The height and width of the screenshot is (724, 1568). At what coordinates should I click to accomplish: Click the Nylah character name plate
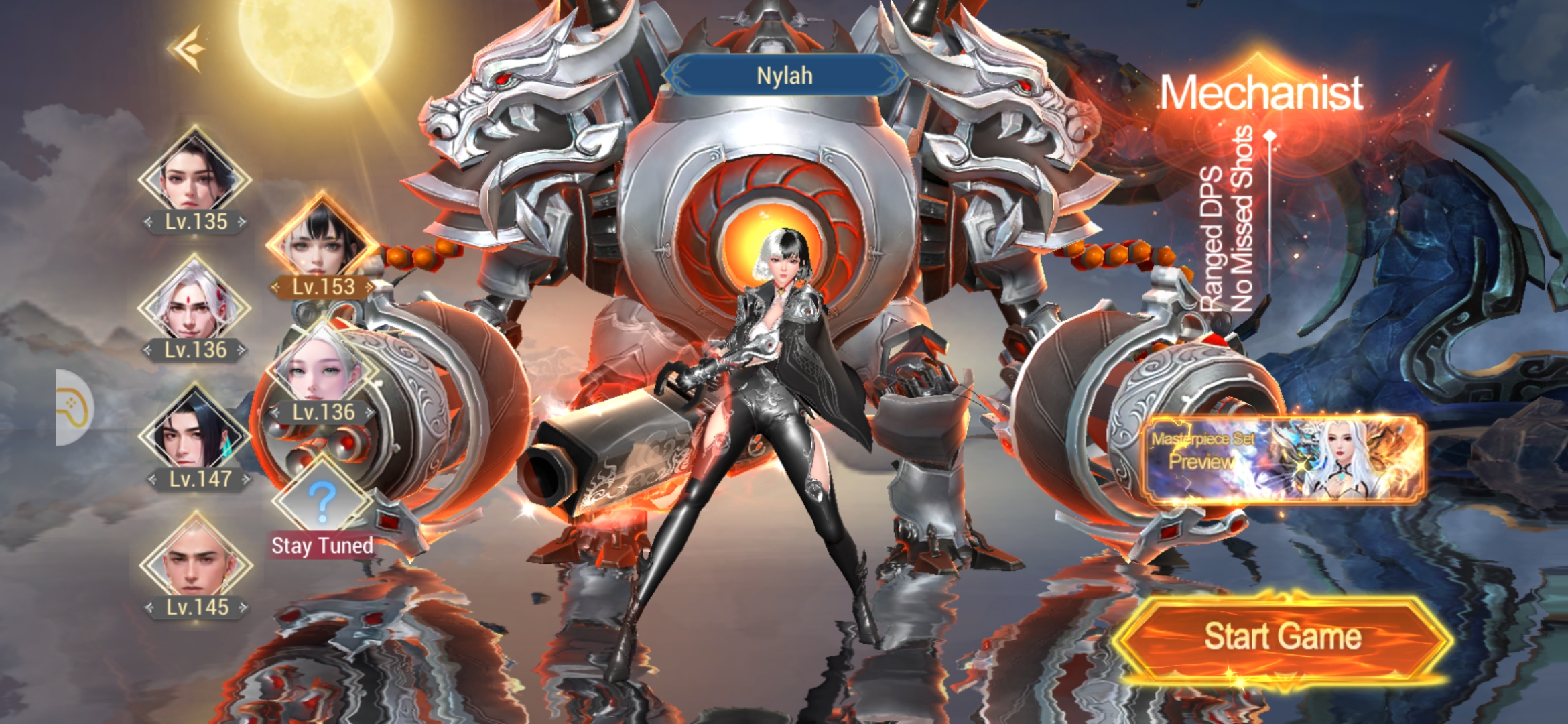point(785,76)
